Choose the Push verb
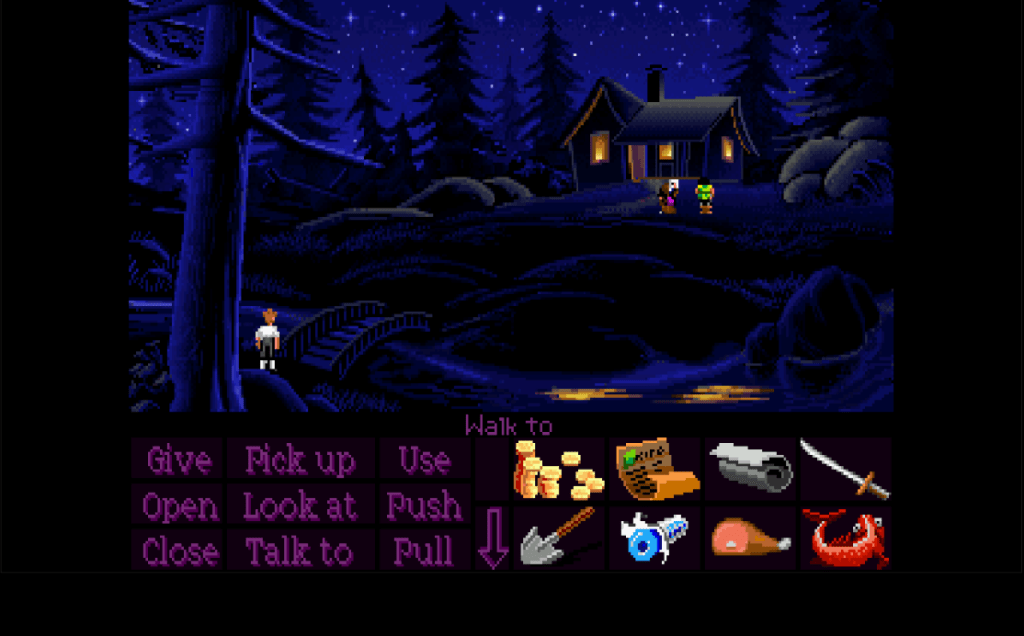 click(424, 506)
